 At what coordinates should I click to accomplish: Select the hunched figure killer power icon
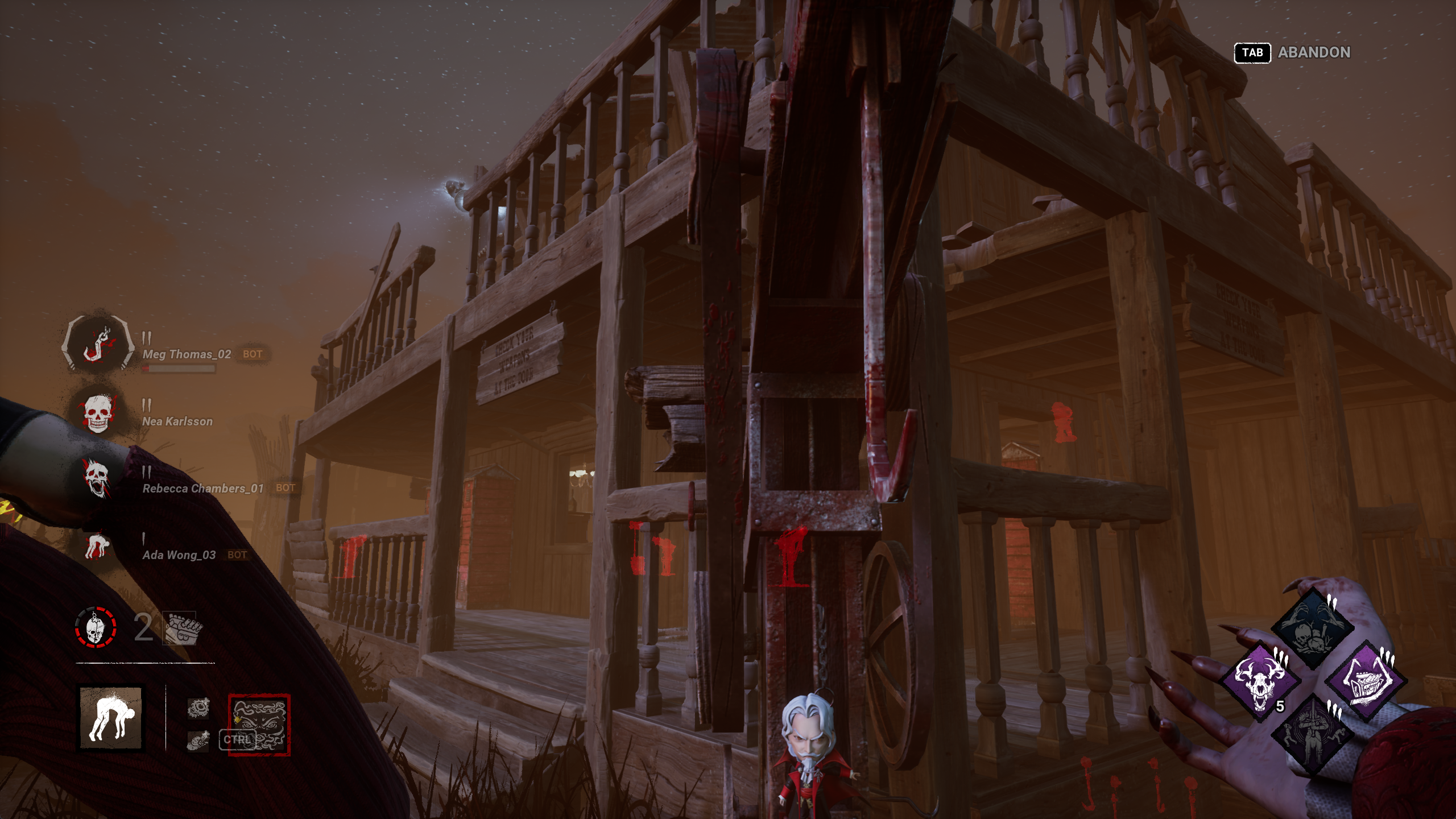(x=111, y=718)
